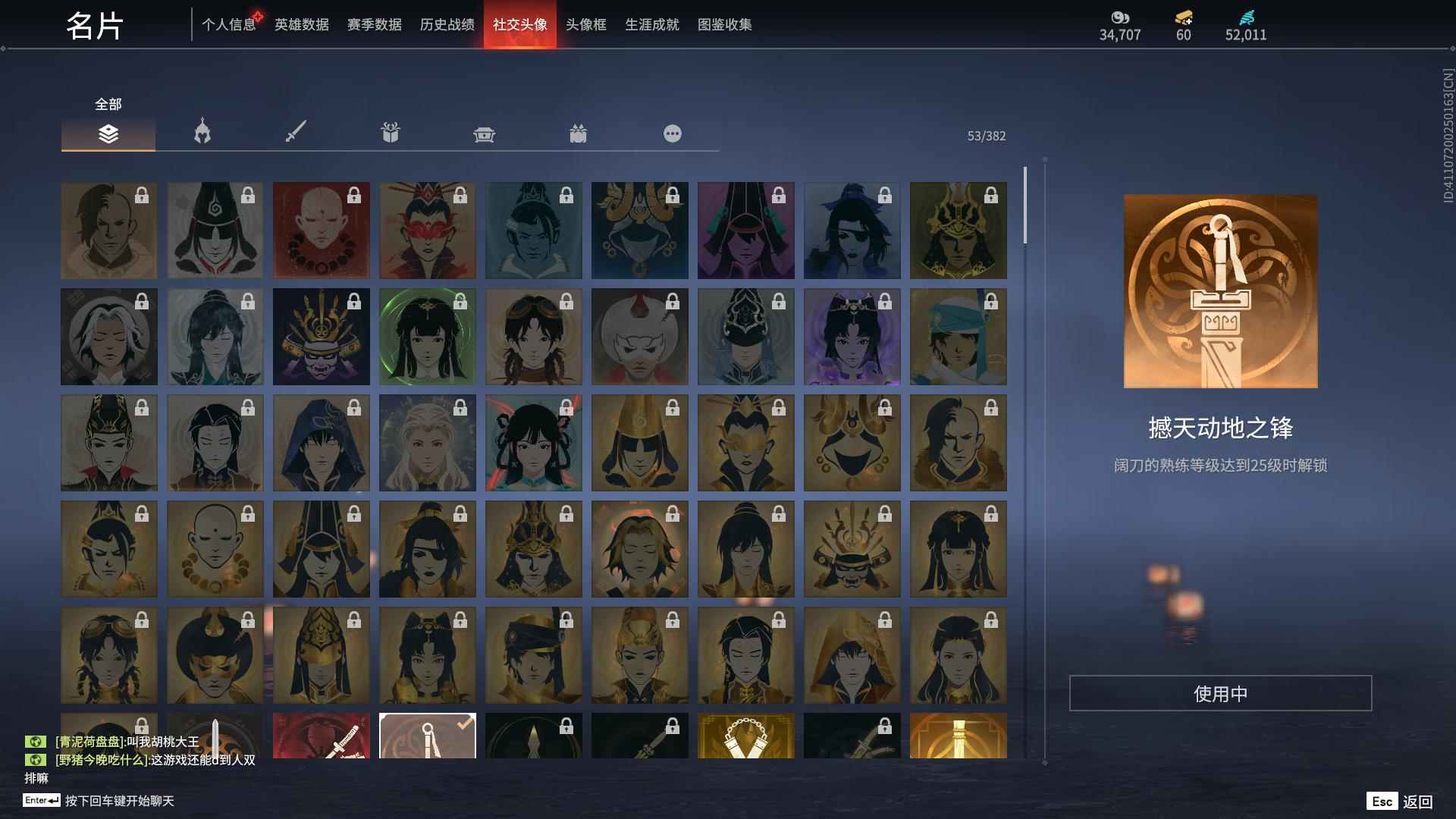This screenshot has height=819, width=1456.
Task: Open the helmet avatar category filter
Action: tap(202, 134)
